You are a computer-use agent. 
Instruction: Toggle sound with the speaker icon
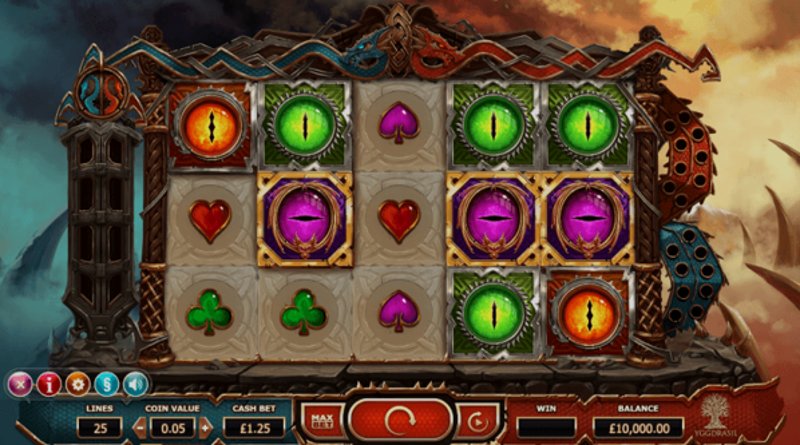[x=135, y=384]
